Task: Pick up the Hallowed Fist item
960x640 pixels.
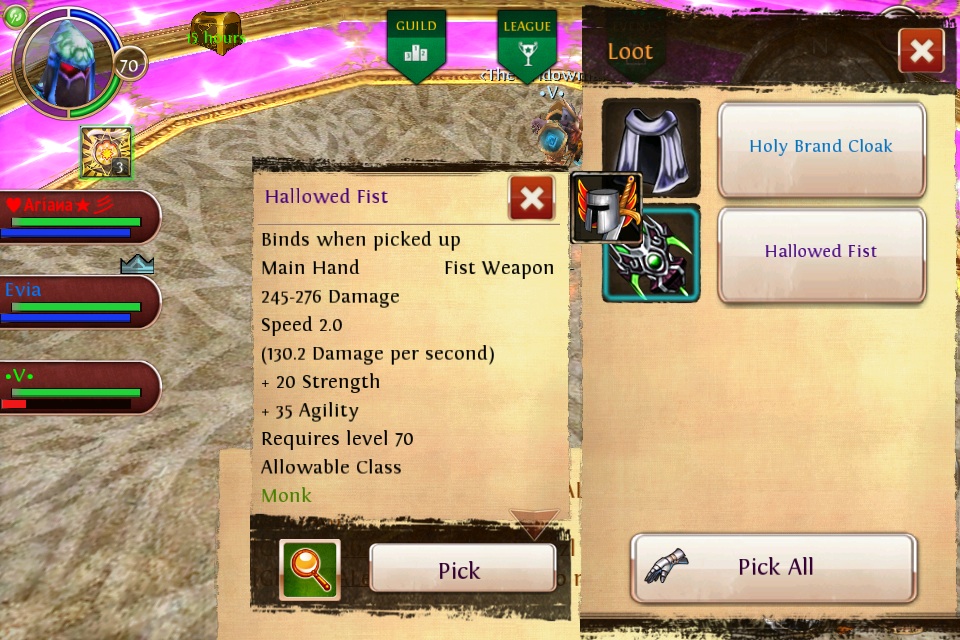Action: click(x=461, y=570)
